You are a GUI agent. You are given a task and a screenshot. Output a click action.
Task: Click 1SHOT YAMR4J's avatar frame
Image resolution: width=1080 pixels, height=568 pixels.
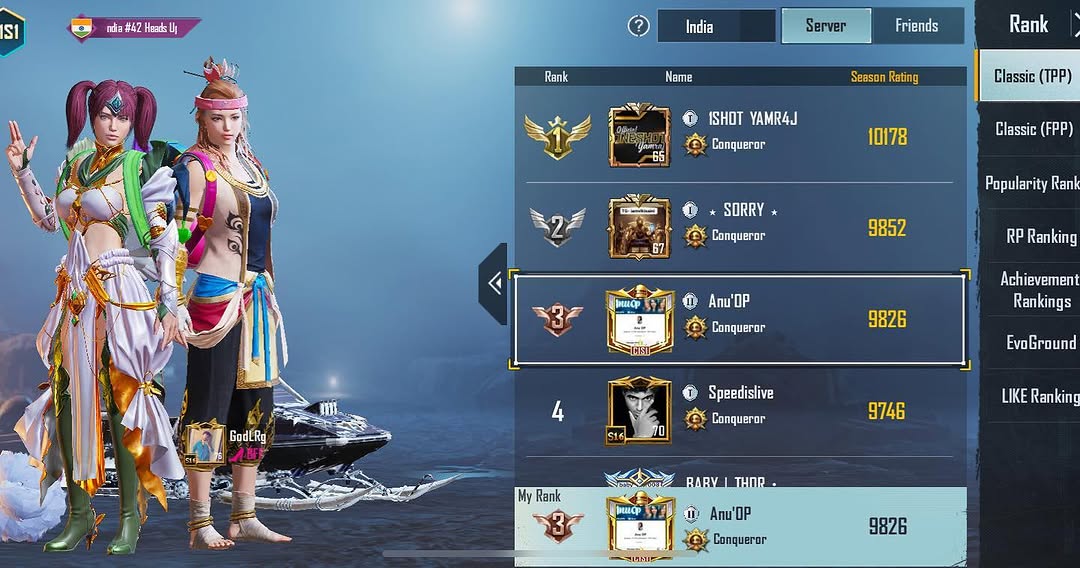point(639,136)
